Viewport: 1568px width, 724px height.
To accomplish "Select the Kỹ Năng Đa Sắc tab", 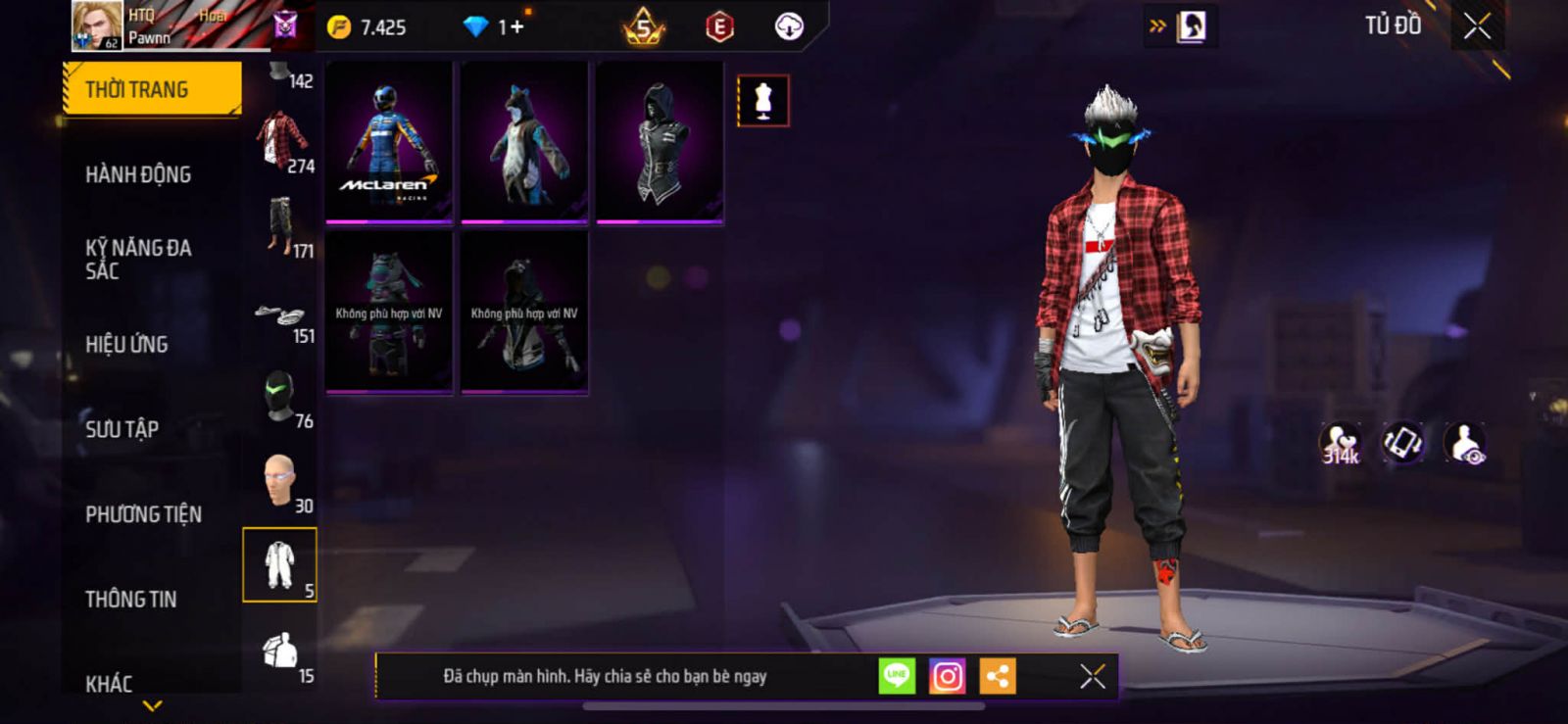I will coord(138,260).
